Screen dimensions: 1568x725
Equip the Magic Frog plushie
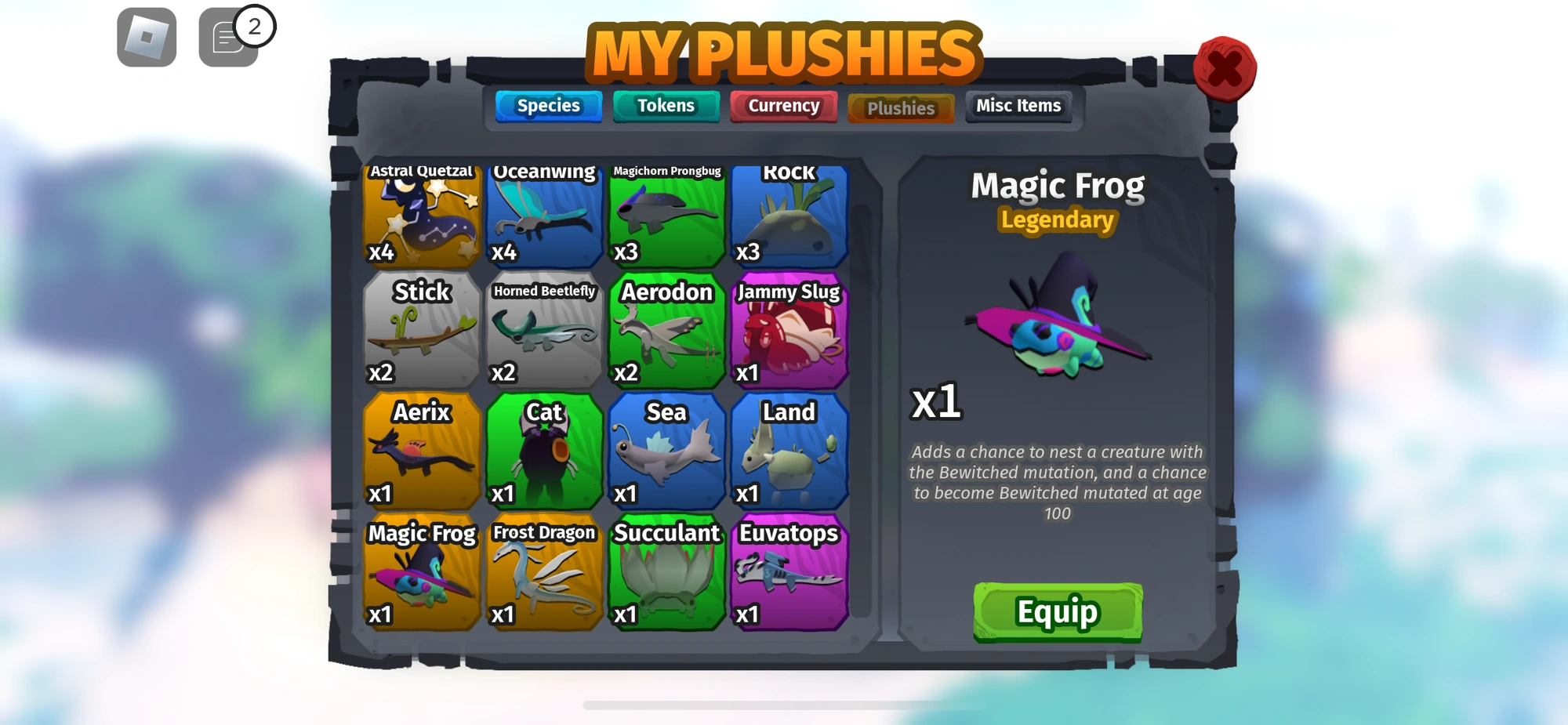pyautogui.click(x=1057, y=614)
